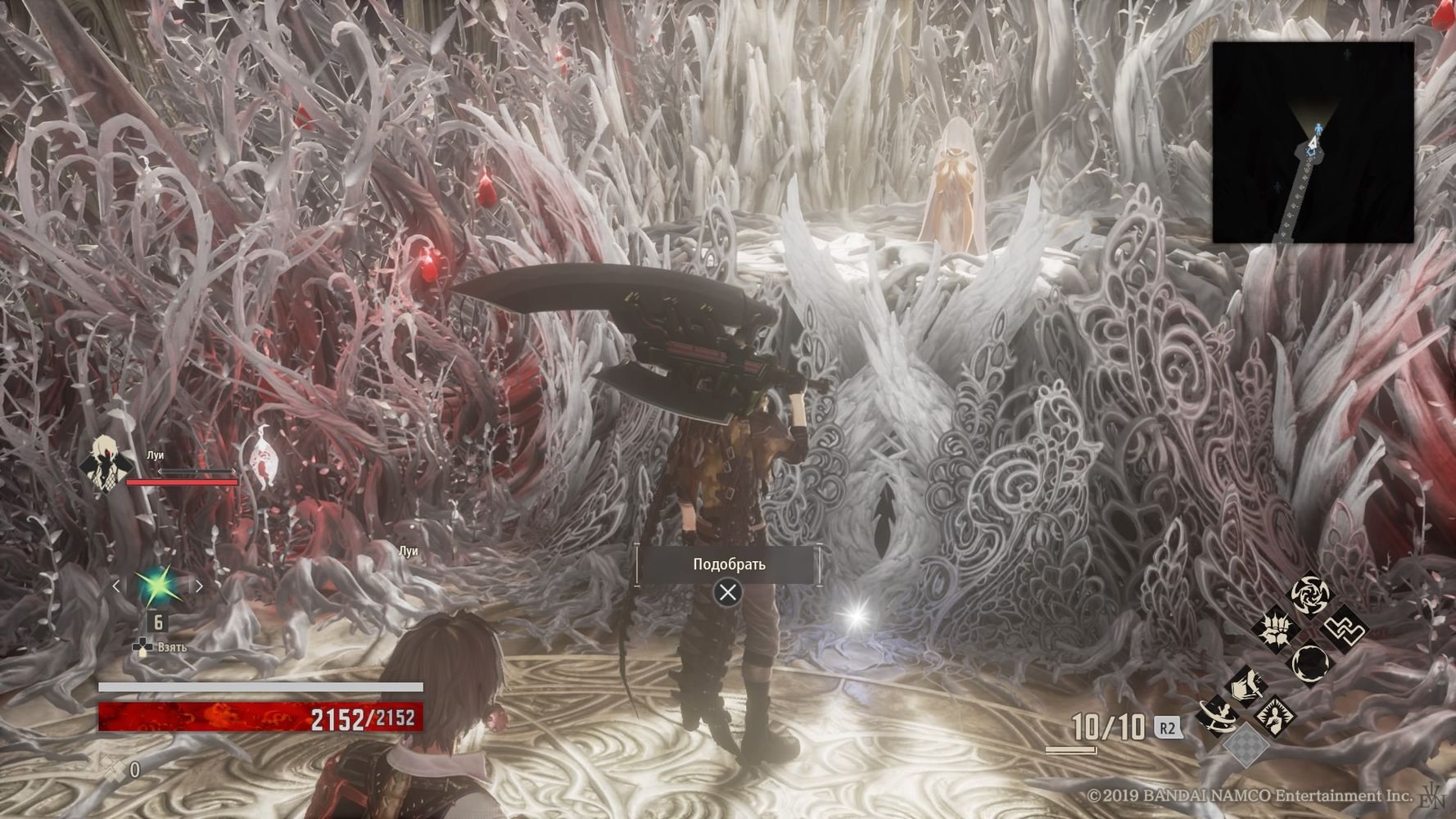This screenshot has height=819, width=1456.
Task: Cycle to previous item with left arrow
Action: tap(116, 586)
